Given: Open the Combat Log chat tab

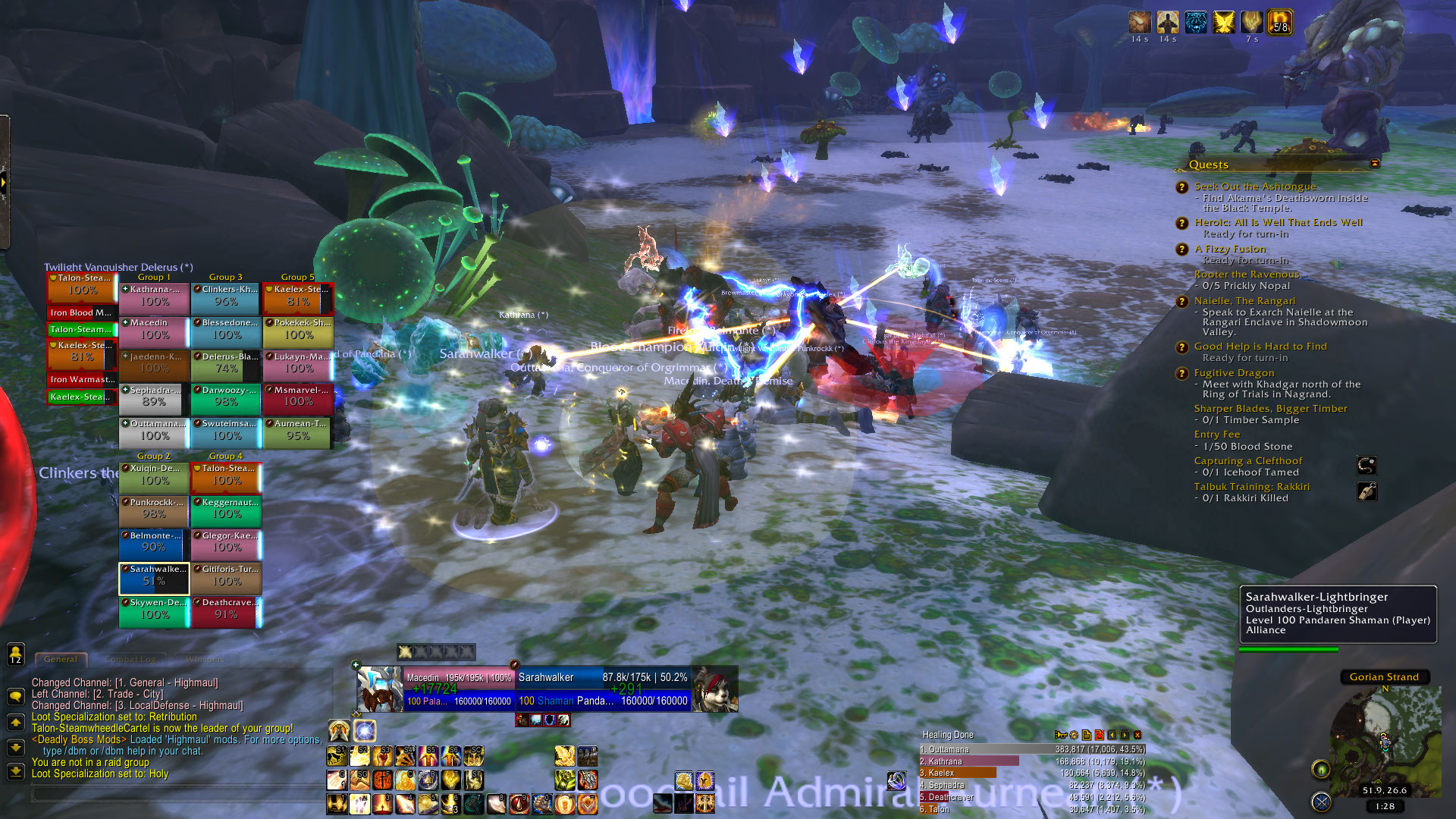Looking at the screenshot, I should (130, 660).
